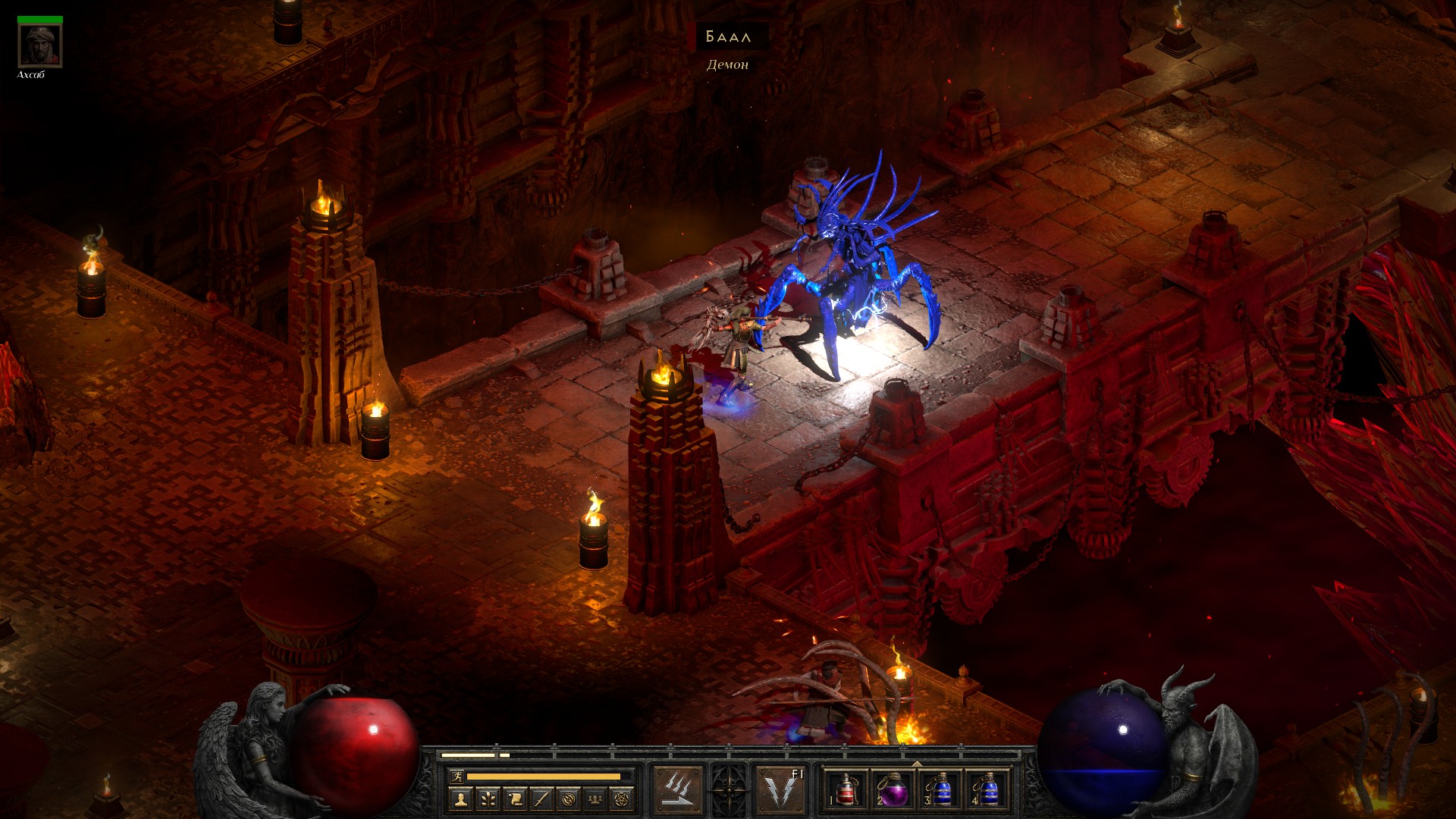Viewport: 1456px width, 819px height.
Task: Open the character sheet bust icon
Action: pyautogui.click(x=460, y=799)
